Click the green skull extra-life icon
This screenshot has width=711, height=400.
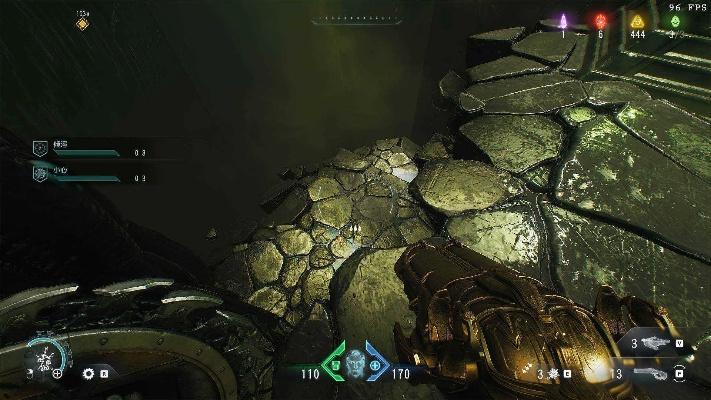[676, 20]
